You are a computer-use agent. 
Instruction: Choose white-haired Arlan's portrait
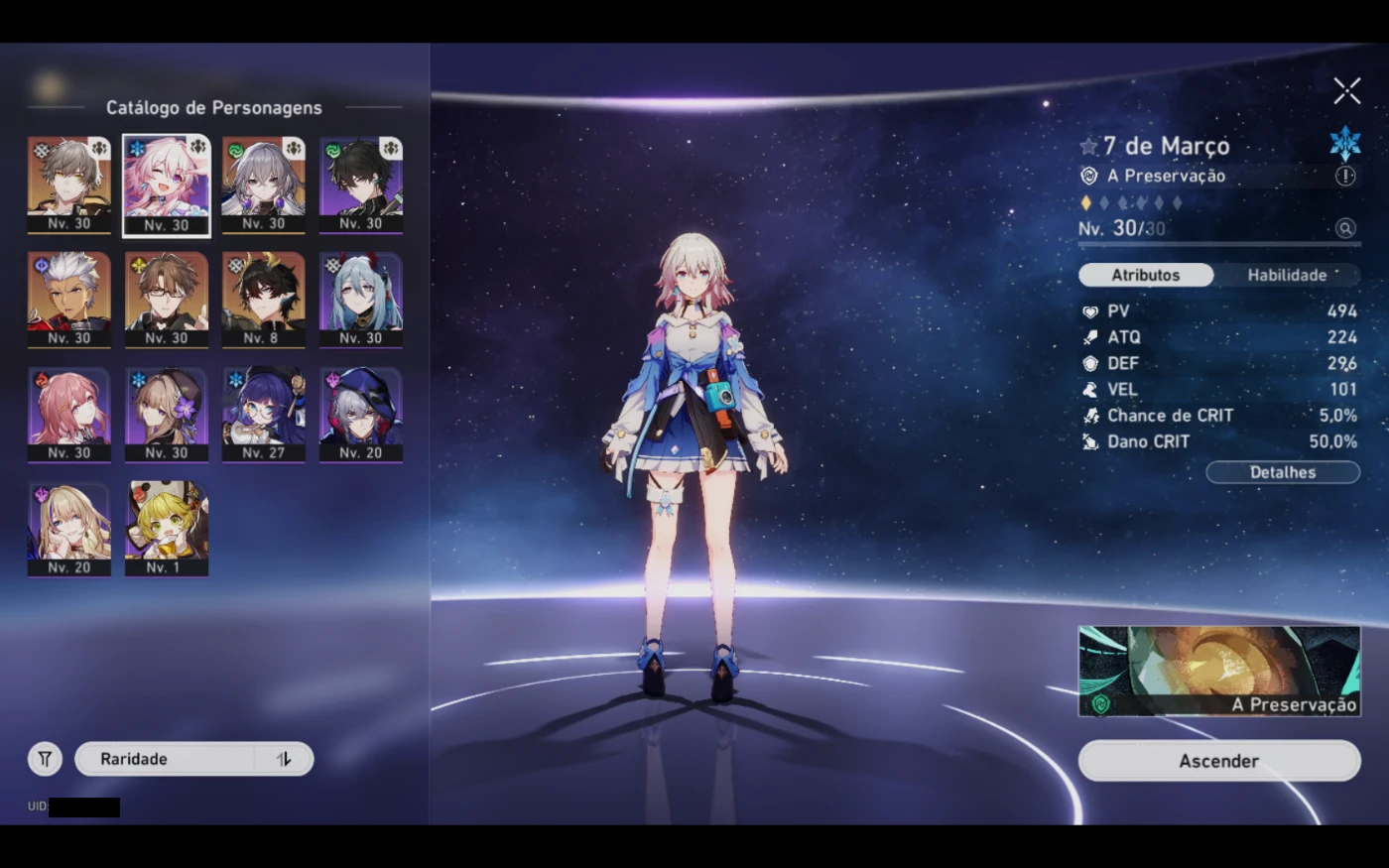point(69,299)
